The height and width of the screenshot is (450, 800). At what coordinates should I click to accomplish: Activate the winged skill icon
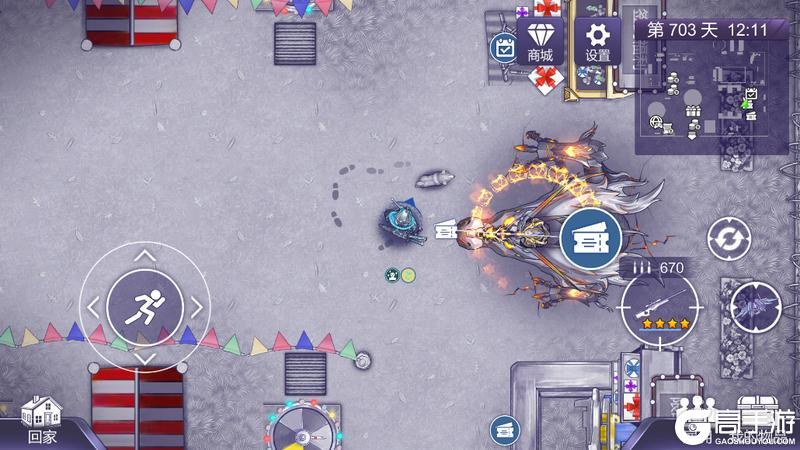(755, 307)
